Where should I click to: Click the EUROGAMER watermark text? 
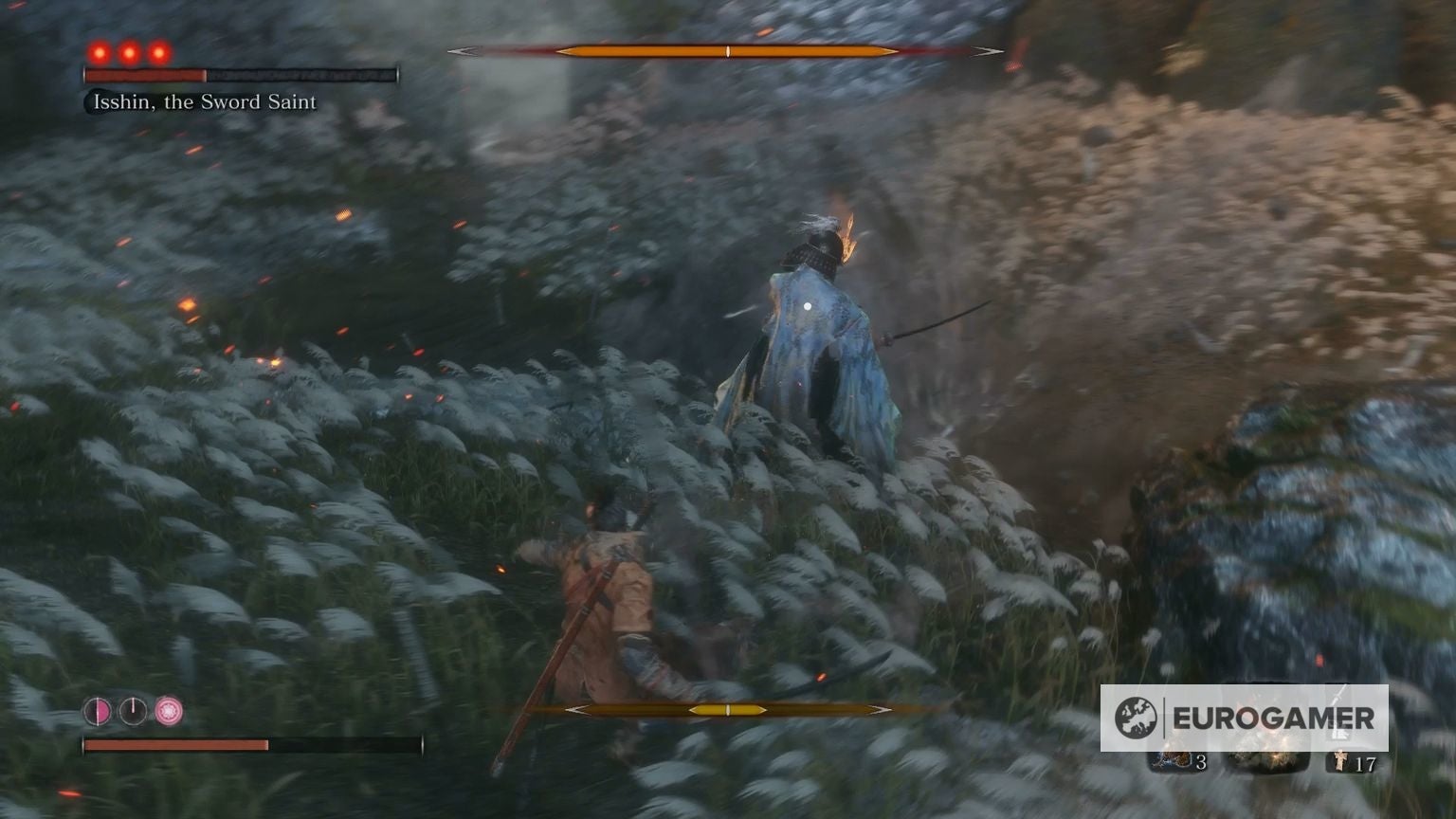click(1273, 718)
